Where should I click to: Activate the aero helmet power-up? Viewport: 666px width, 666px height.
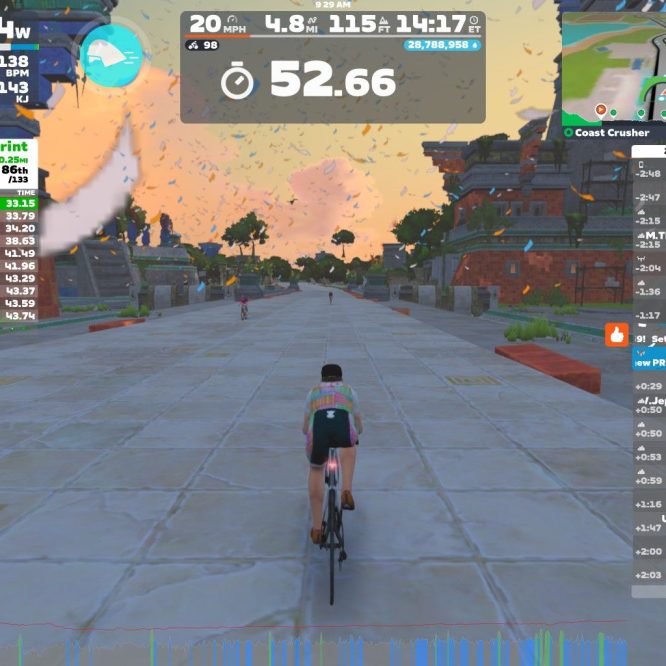coord(111,54)
